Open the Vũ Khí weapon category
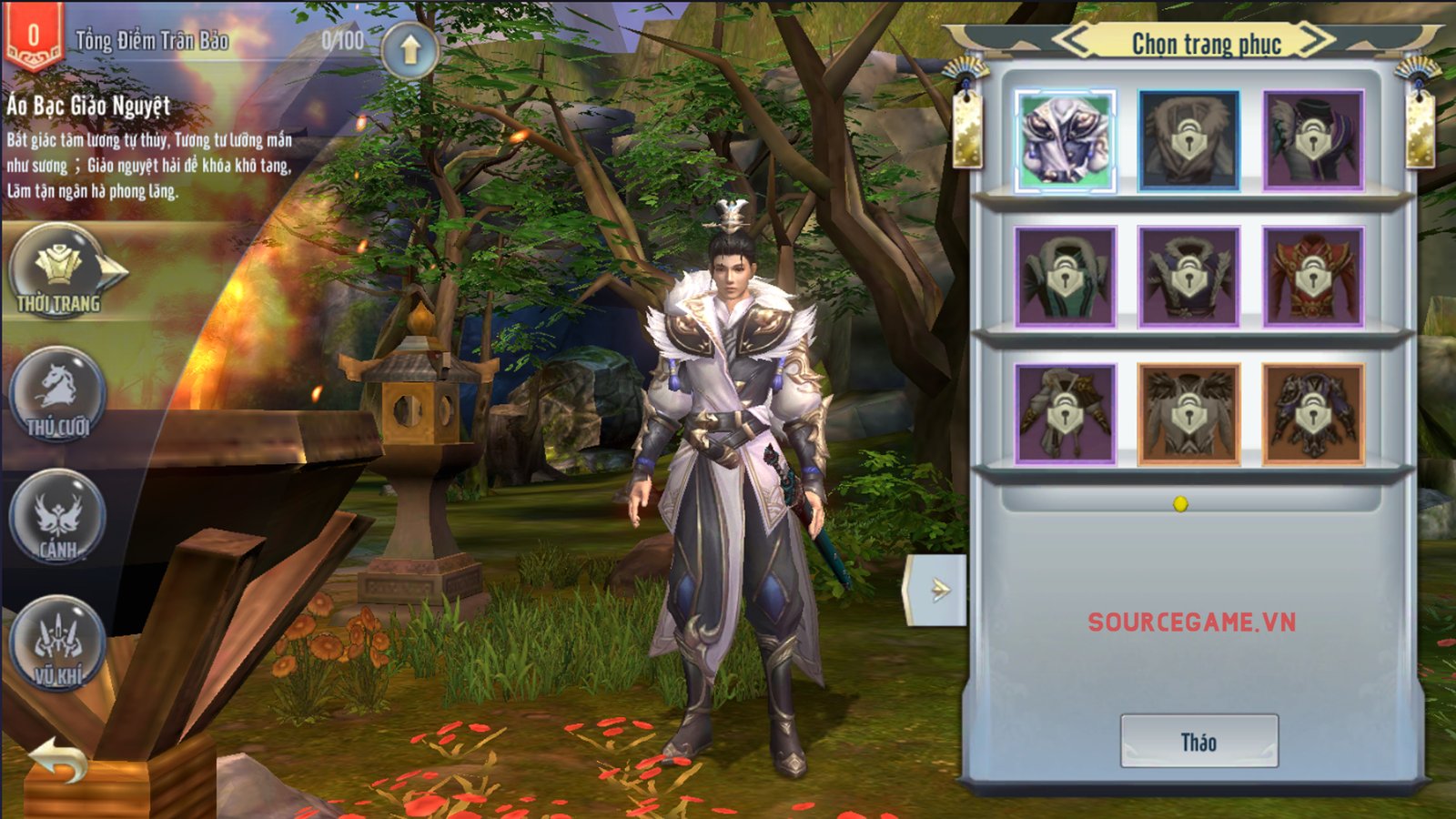Image resolution: width=1456 pixels, height=819 pixels. pos(58,642)
